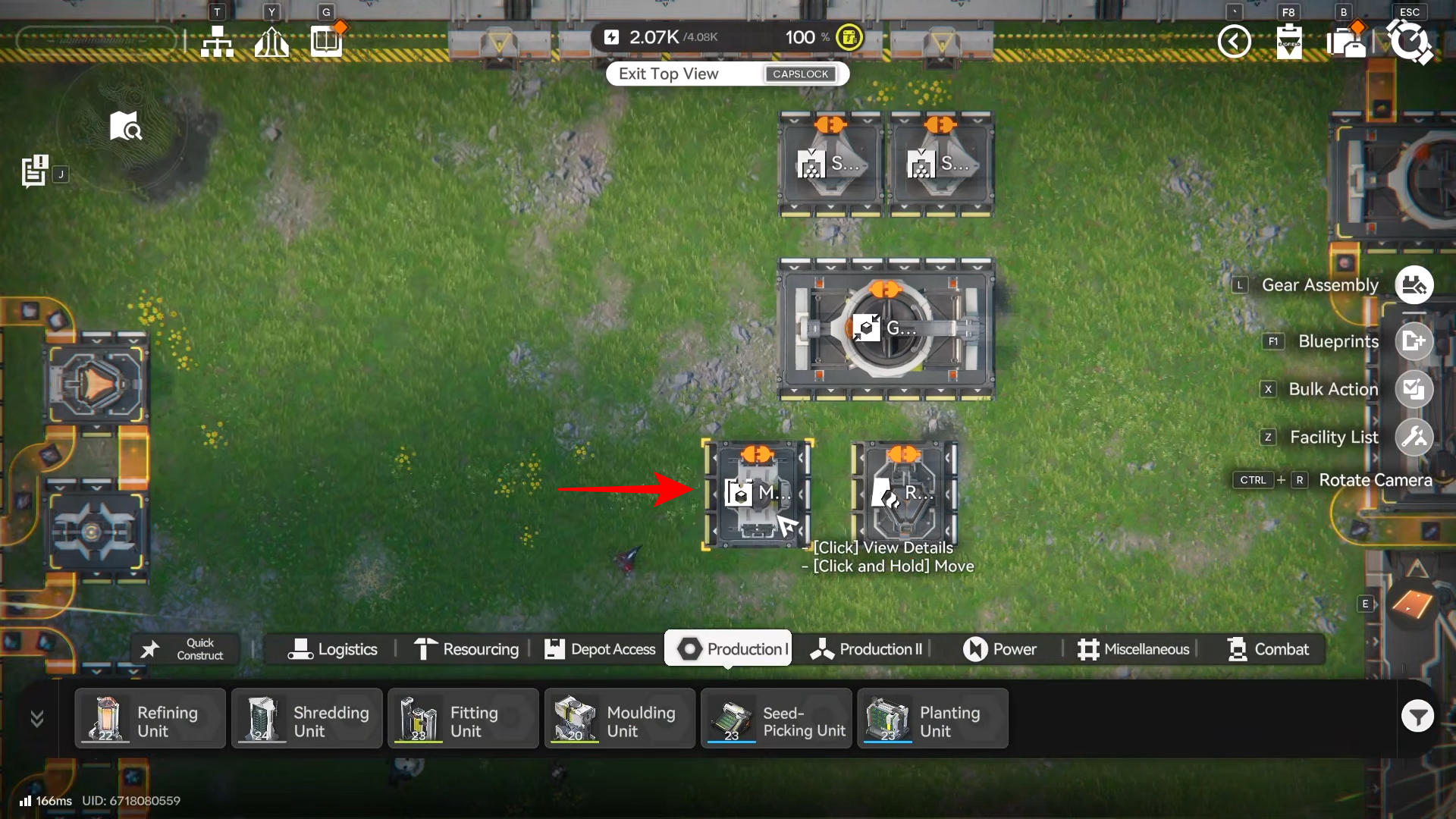Open the Combat build category
Image resolution: width=1456 pixels, height=819 pixels.
pos(1268,649)
